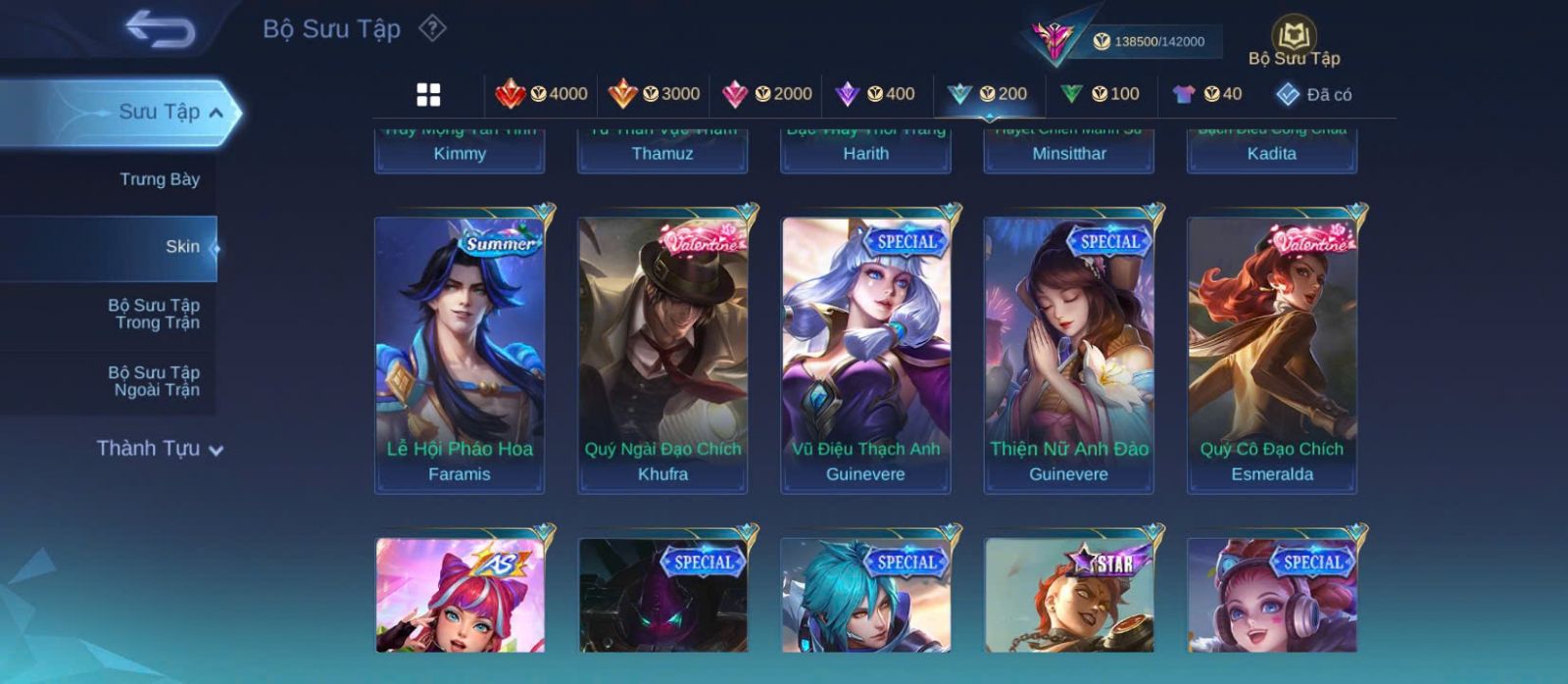Image resolution: width=1568 pixels, height=684 pixels.
Task: Toggle the Đã có owned filter
Action: click(1314, 95)
